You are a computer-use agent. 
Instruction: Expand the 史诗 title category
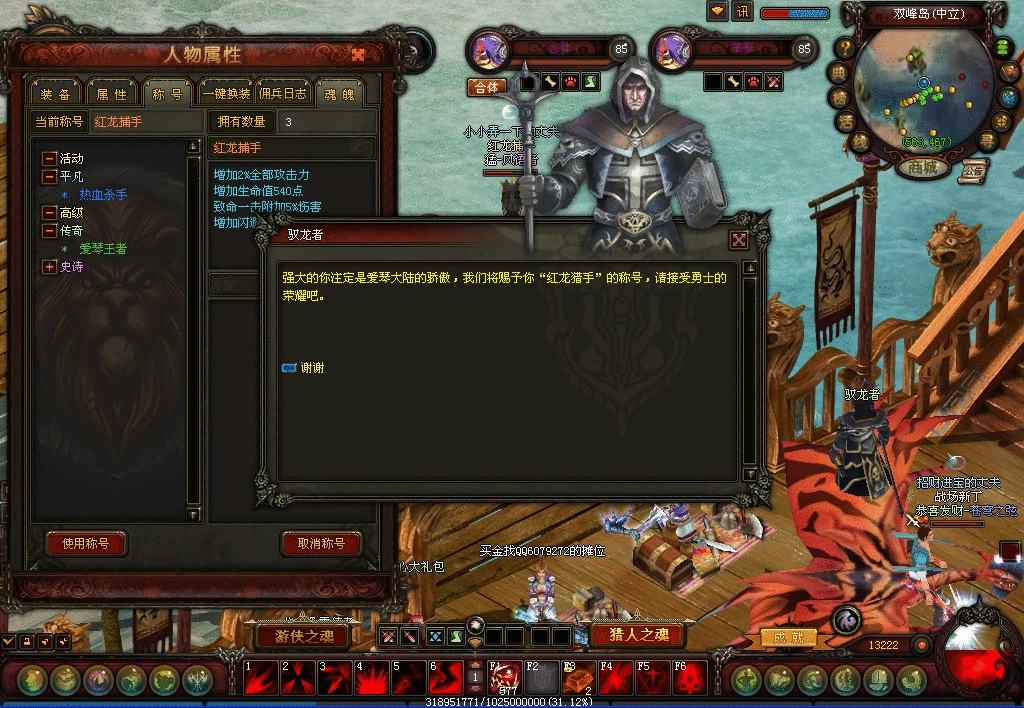pos(49,267)
